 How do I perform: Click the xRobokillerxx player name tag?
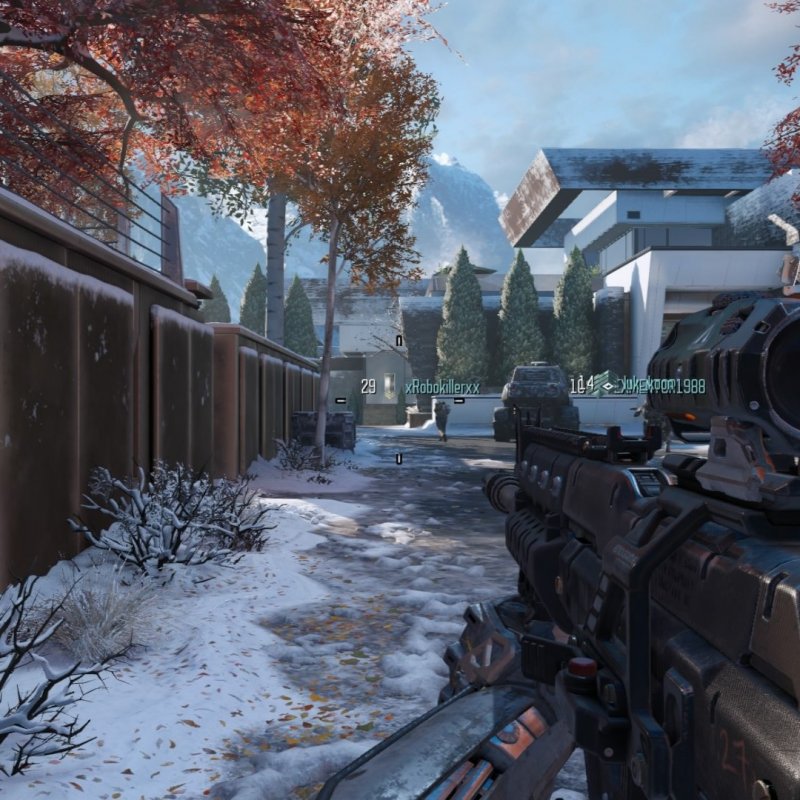[x=443, y=387]
